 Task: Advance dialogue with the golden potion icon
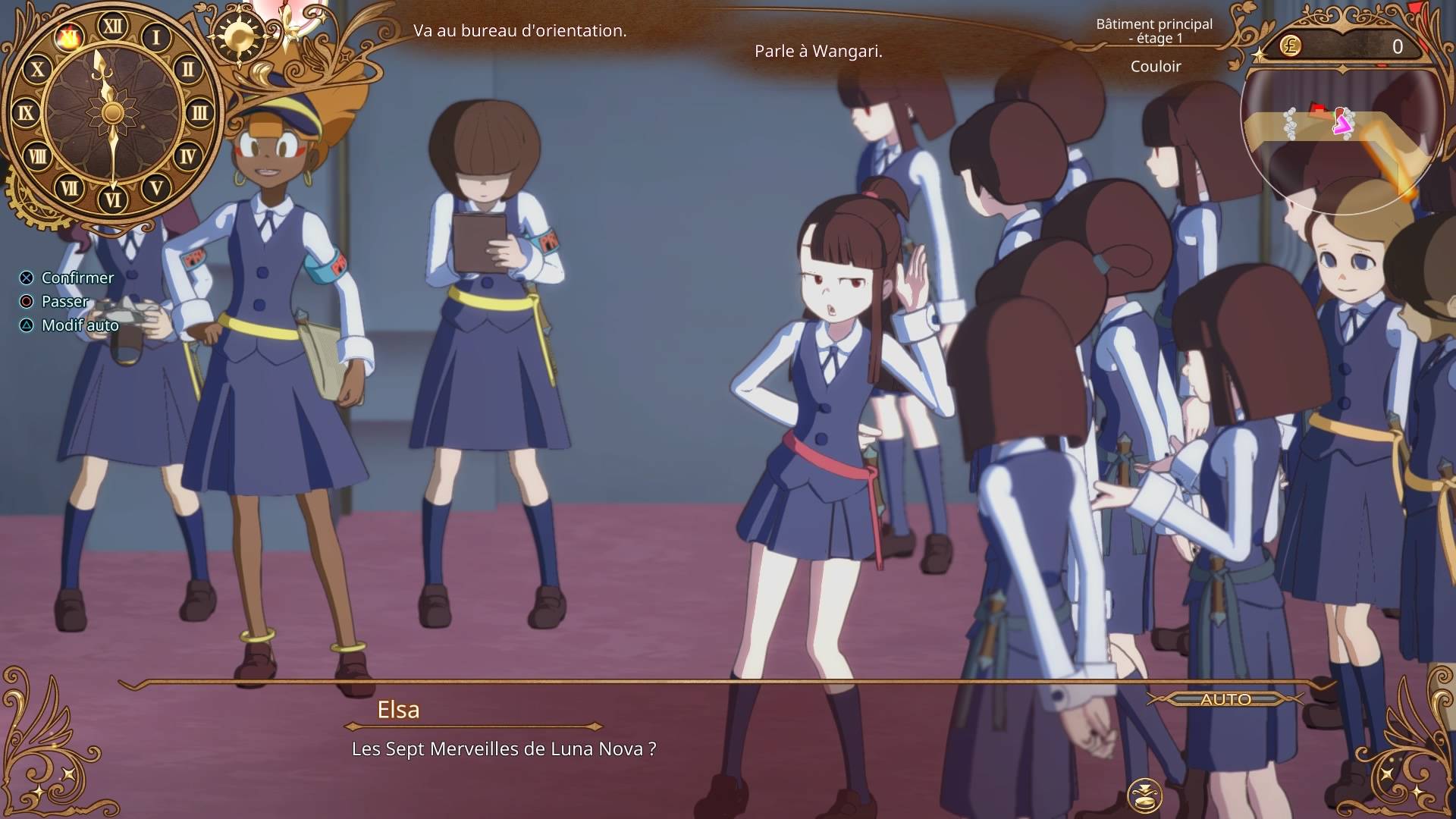pos(1144,797)
